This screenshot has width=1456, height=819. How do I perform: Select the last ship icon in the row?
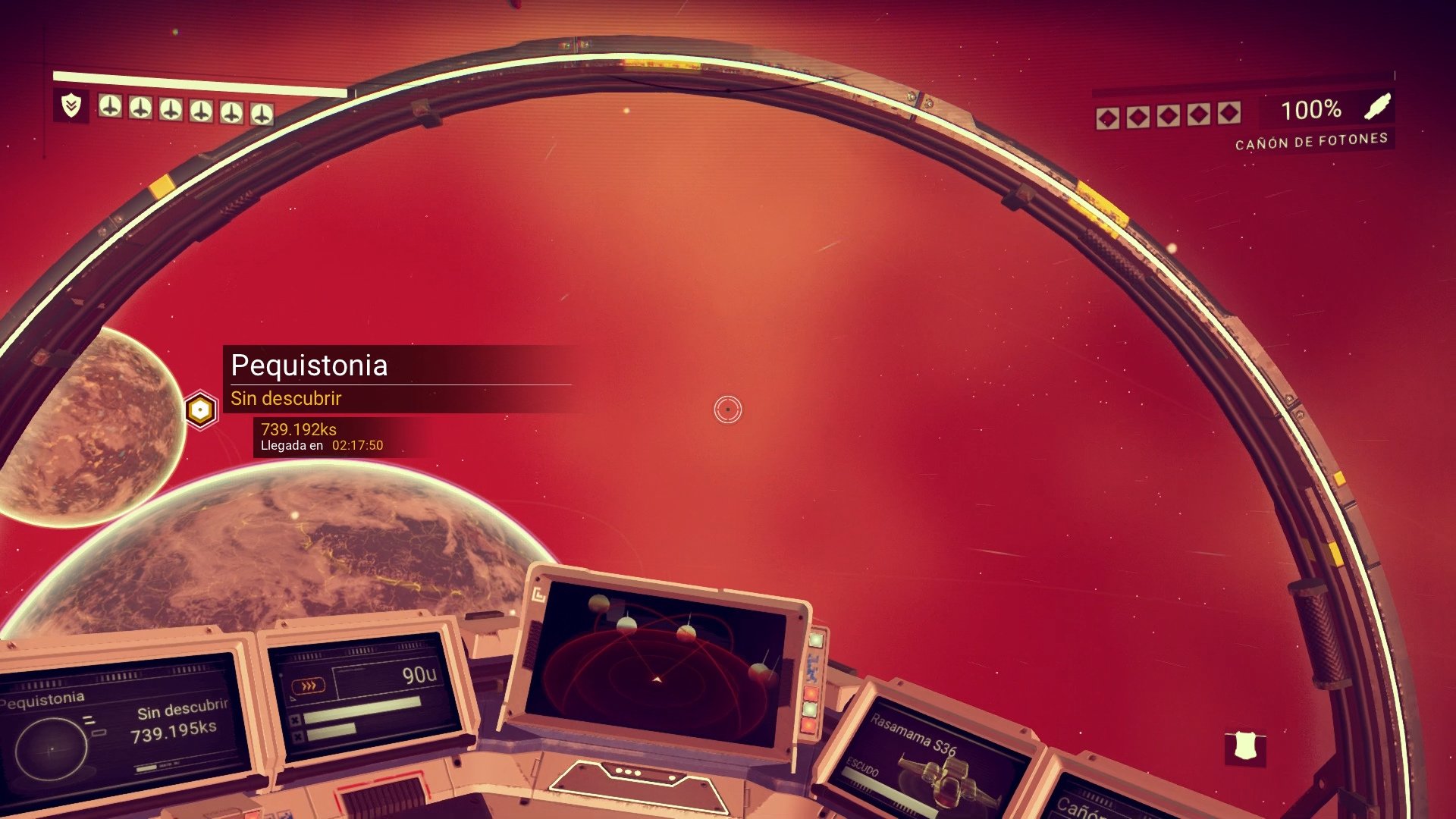[262, 111]
